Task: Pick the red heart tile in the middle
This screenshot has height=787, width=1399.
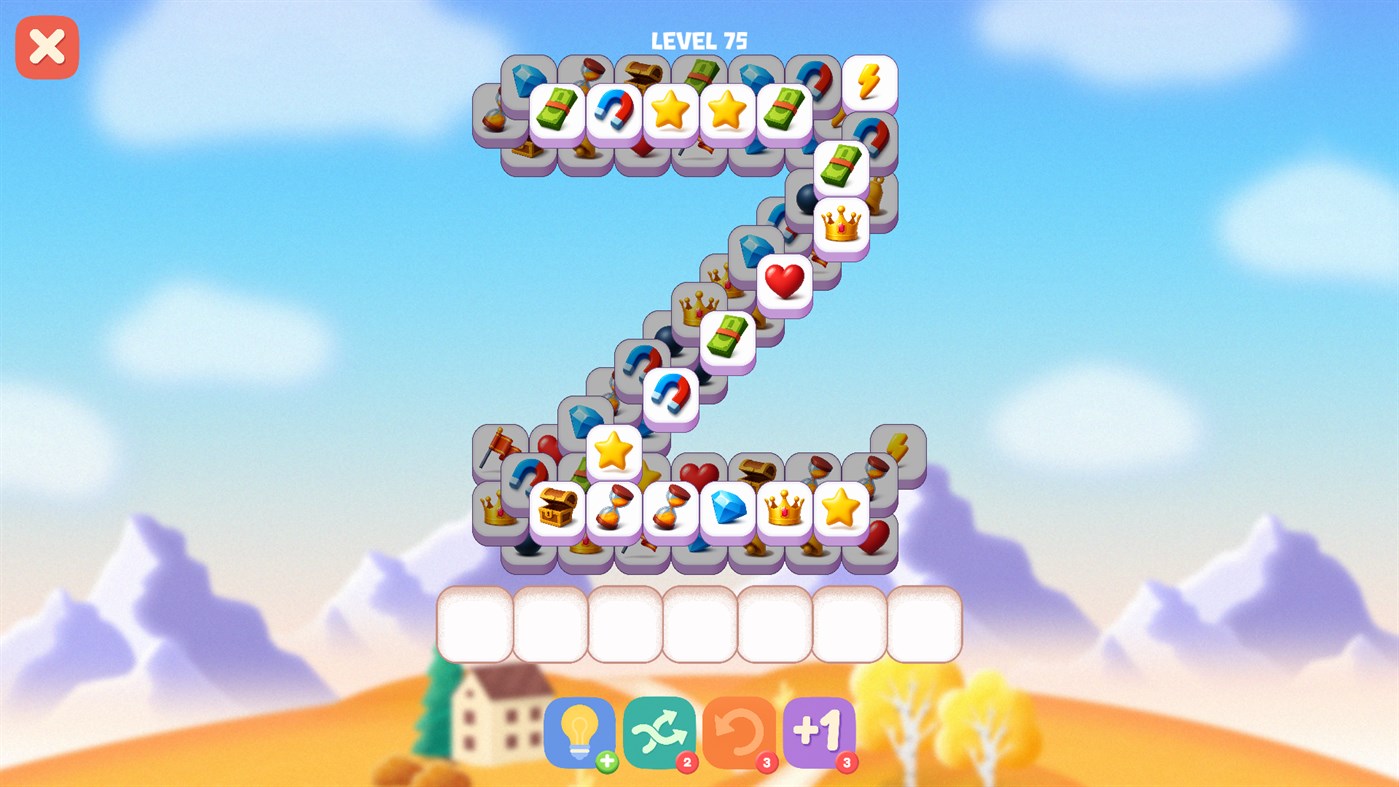Action: (x=784, y=281)
